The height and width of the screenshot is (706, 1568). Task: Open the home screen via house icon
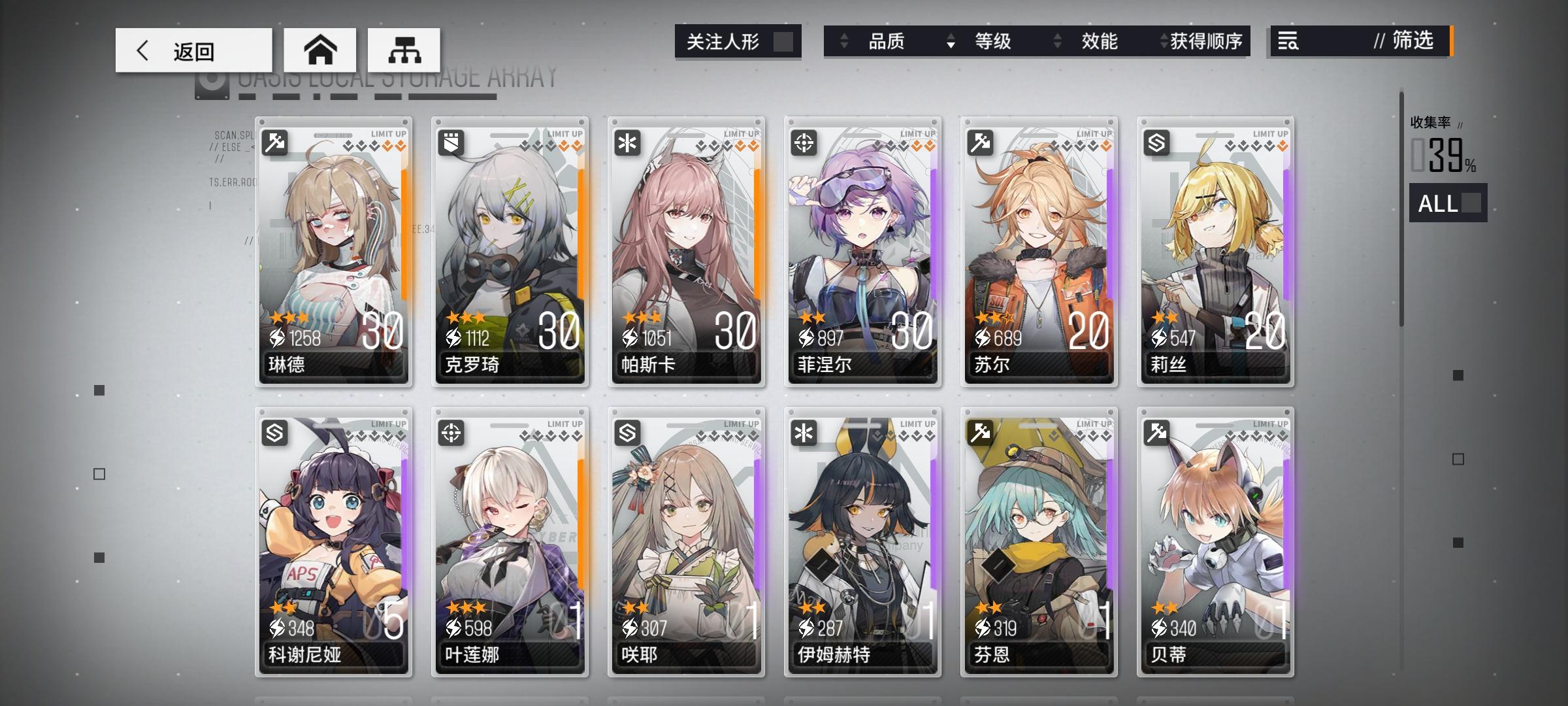point(319,49)
